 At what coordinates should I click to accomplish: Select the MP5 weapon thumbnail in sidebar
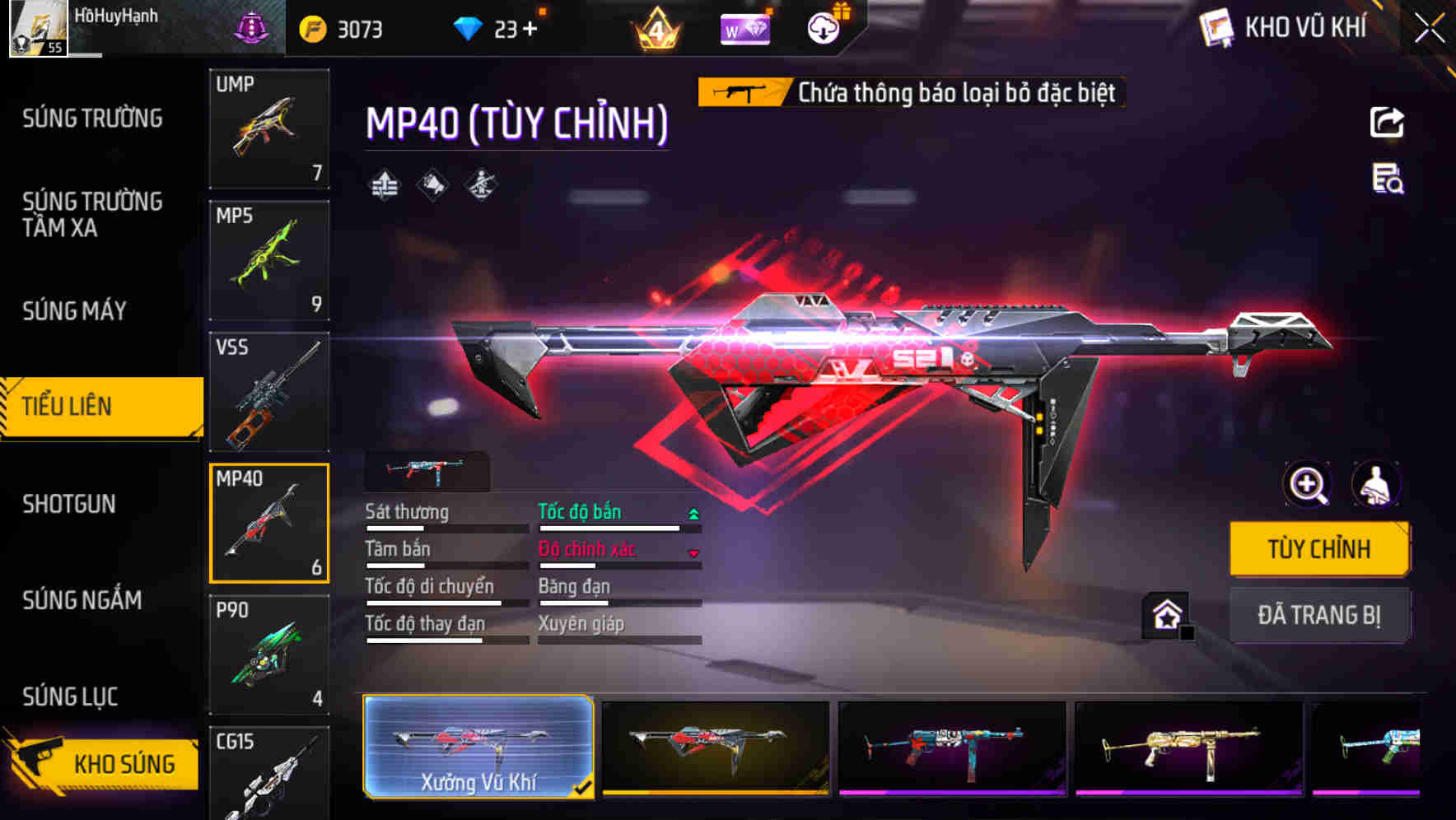coord(269,259)
